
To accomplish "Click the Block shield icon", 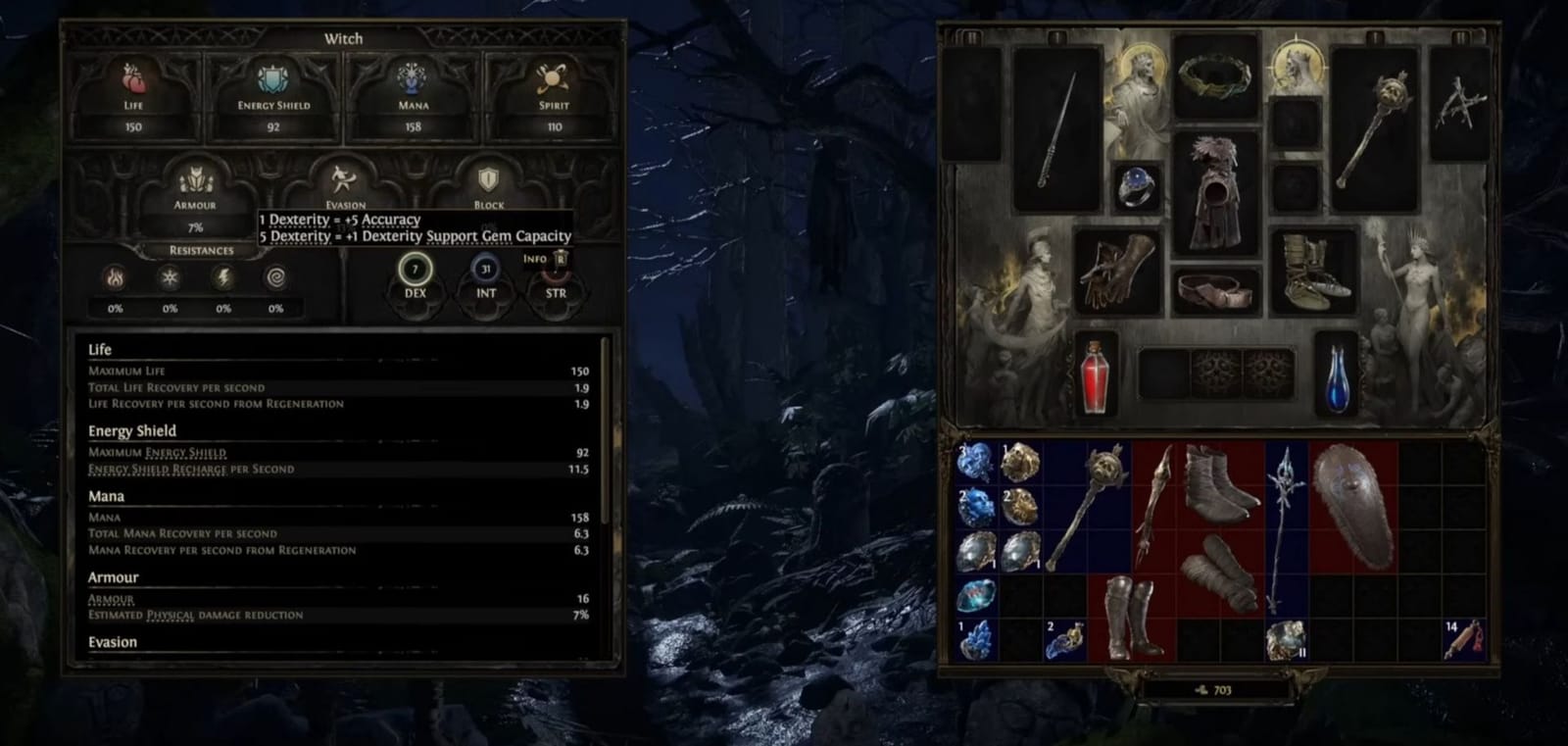I will click(x=489, y=177).
